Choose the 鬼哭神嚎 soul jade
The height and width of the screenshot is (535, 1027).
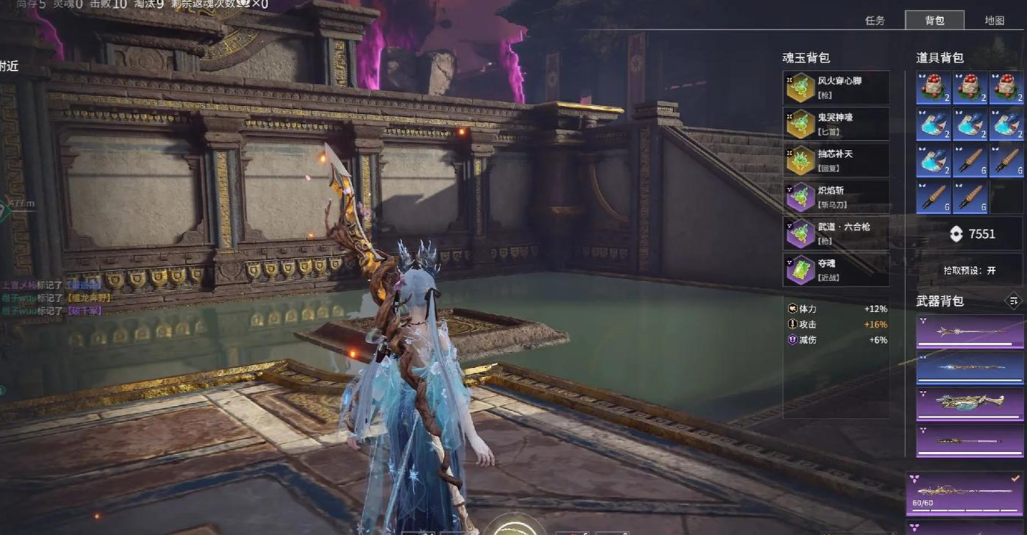click(836, 124)
